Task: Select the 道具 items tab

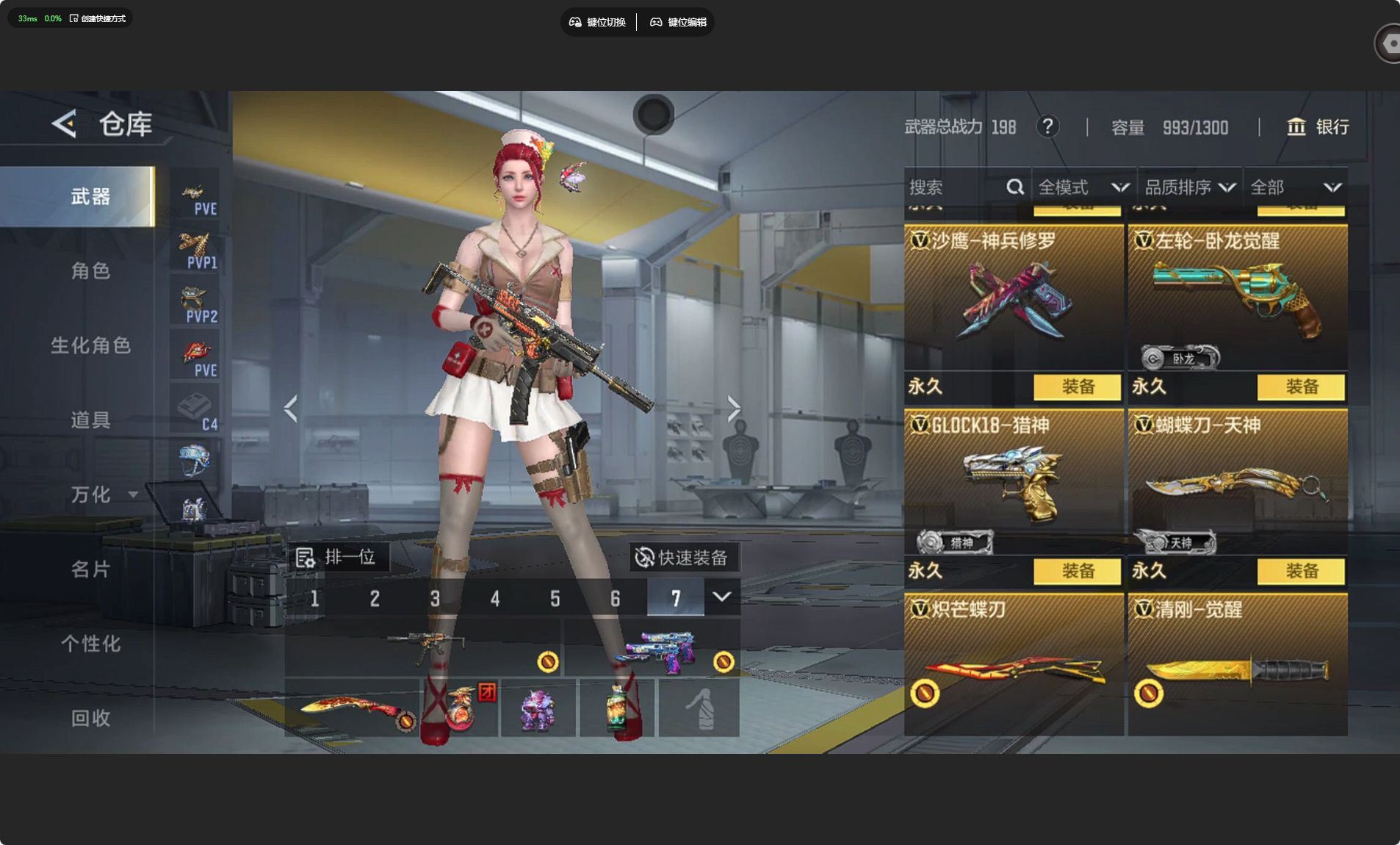Action: (90, 420)
